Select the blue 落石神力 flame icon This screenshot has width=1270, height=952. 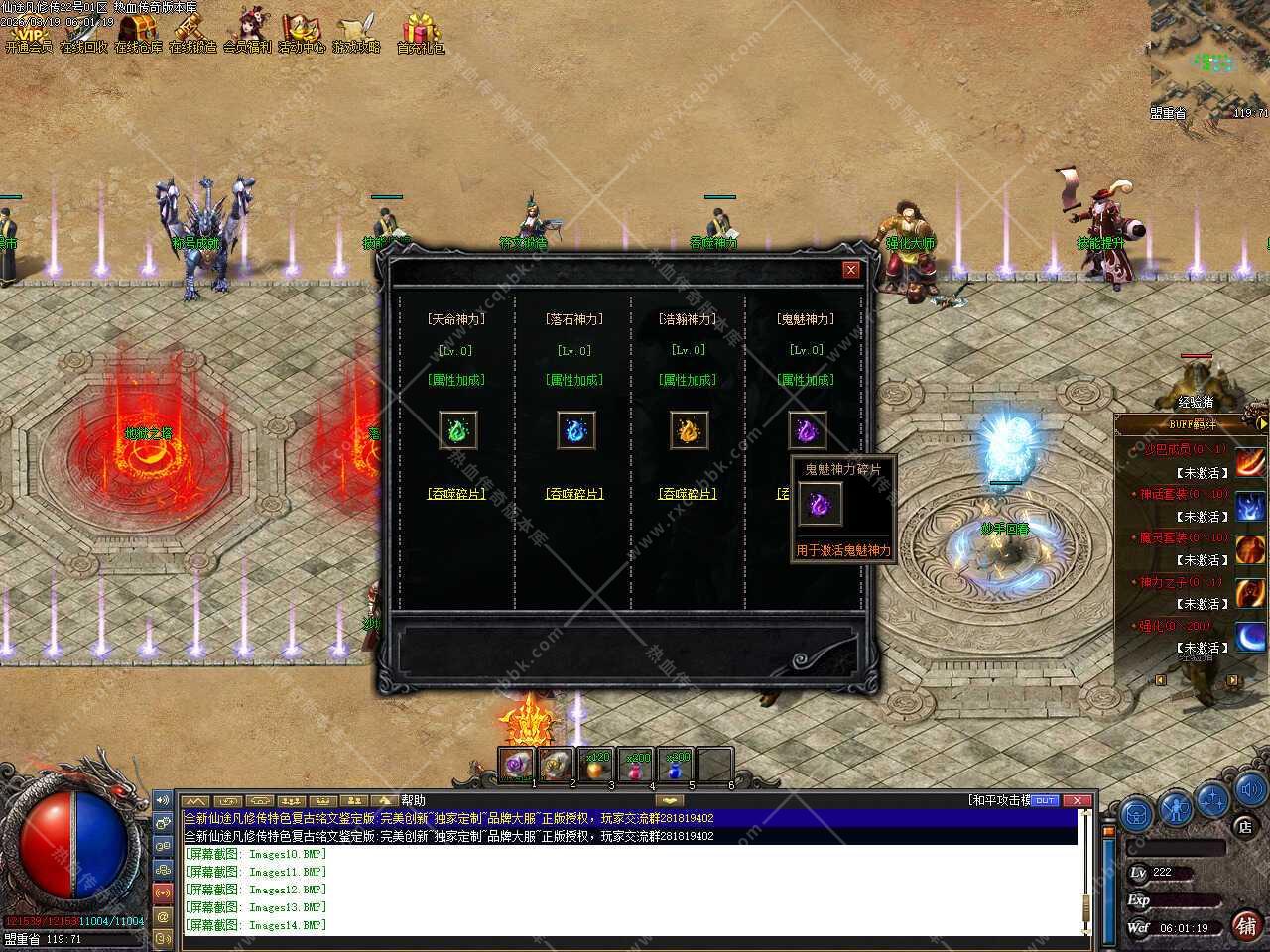[575, 430]
